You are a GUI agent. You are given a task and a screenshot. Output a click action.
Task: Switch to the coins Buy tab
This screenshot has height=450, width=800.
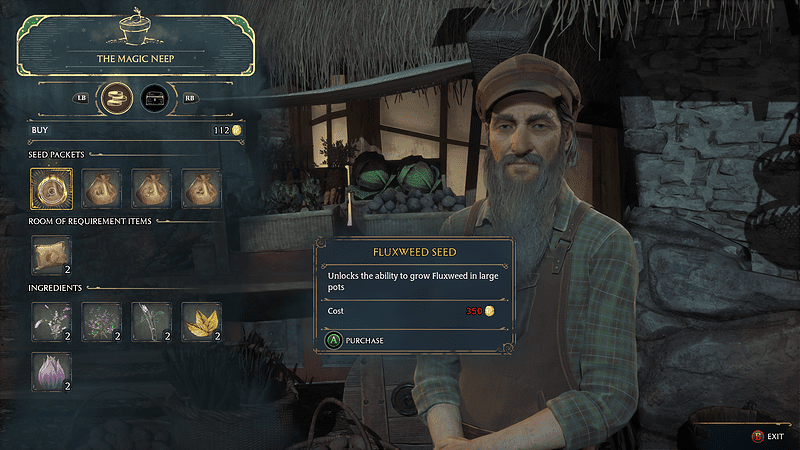119,98
